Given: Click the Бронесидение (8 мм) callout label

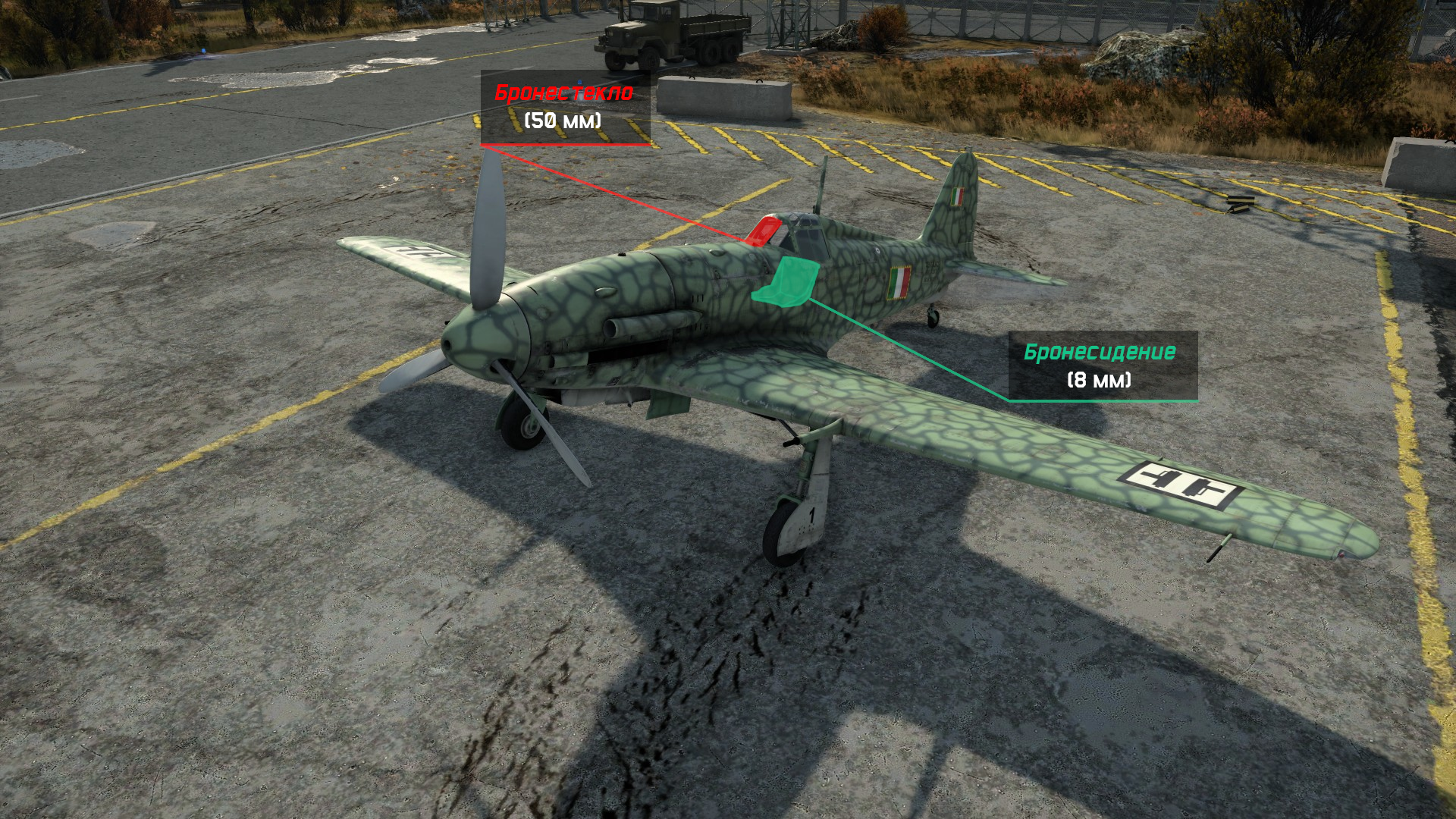Looking at the screenshot, I should [x=1101, y=365].
